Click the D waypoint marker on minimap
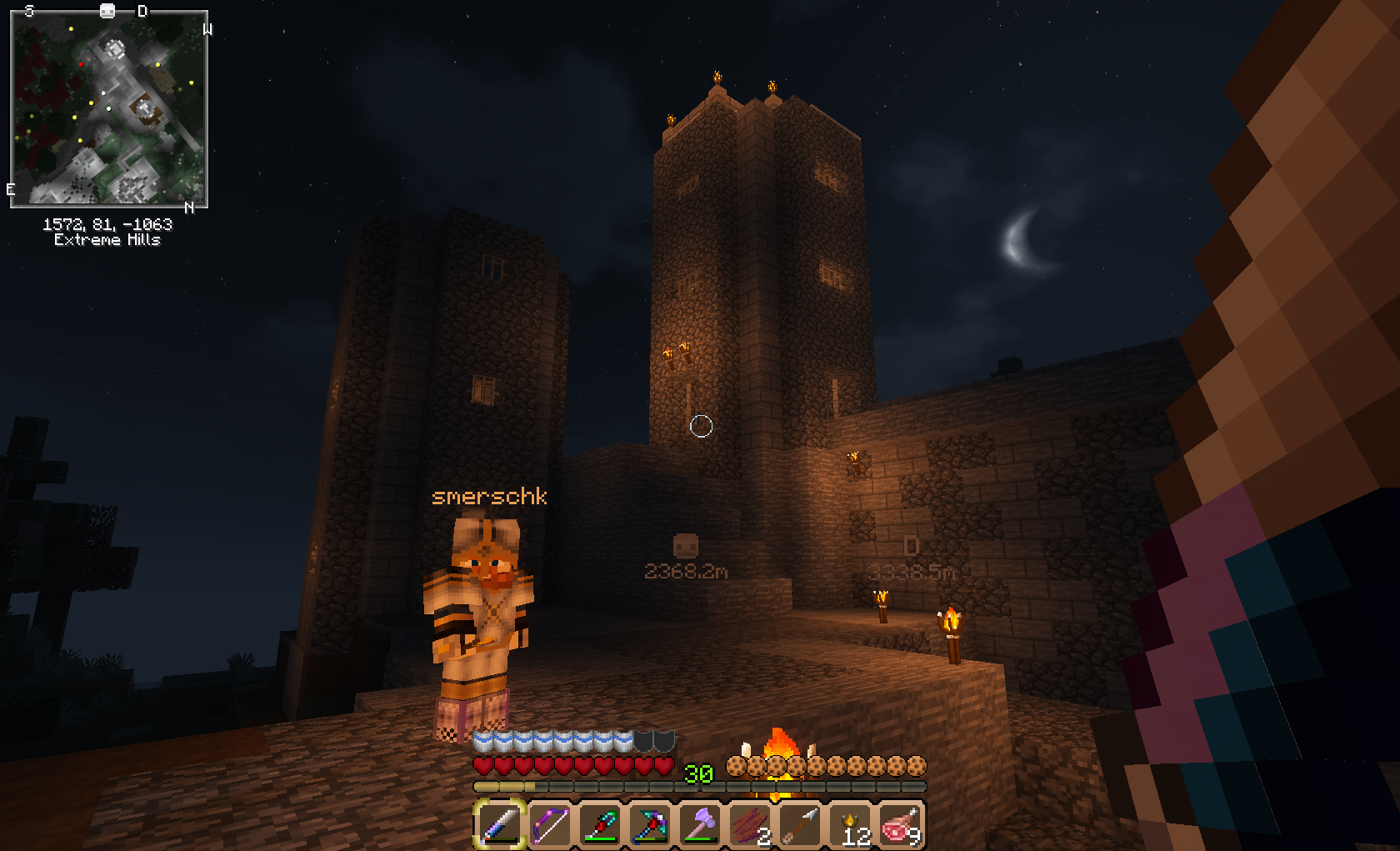The height and width of the screenshot is (851, 1400). (142, 11)
